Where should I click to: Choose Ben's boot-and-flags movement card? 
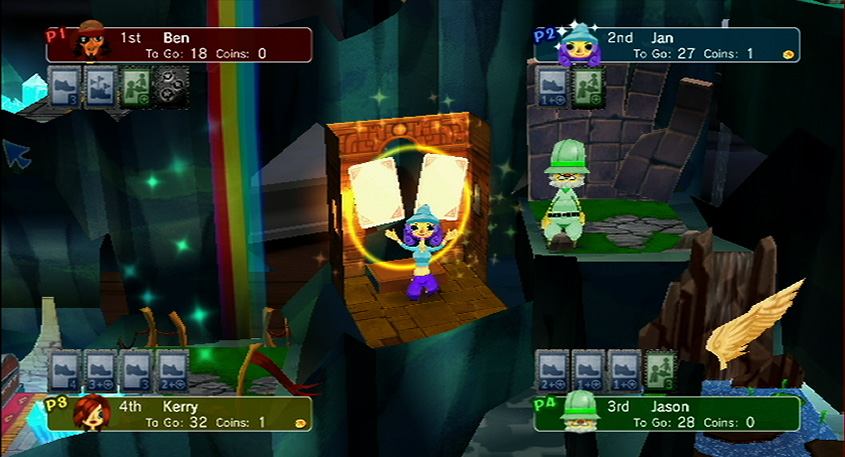[99, 84]
